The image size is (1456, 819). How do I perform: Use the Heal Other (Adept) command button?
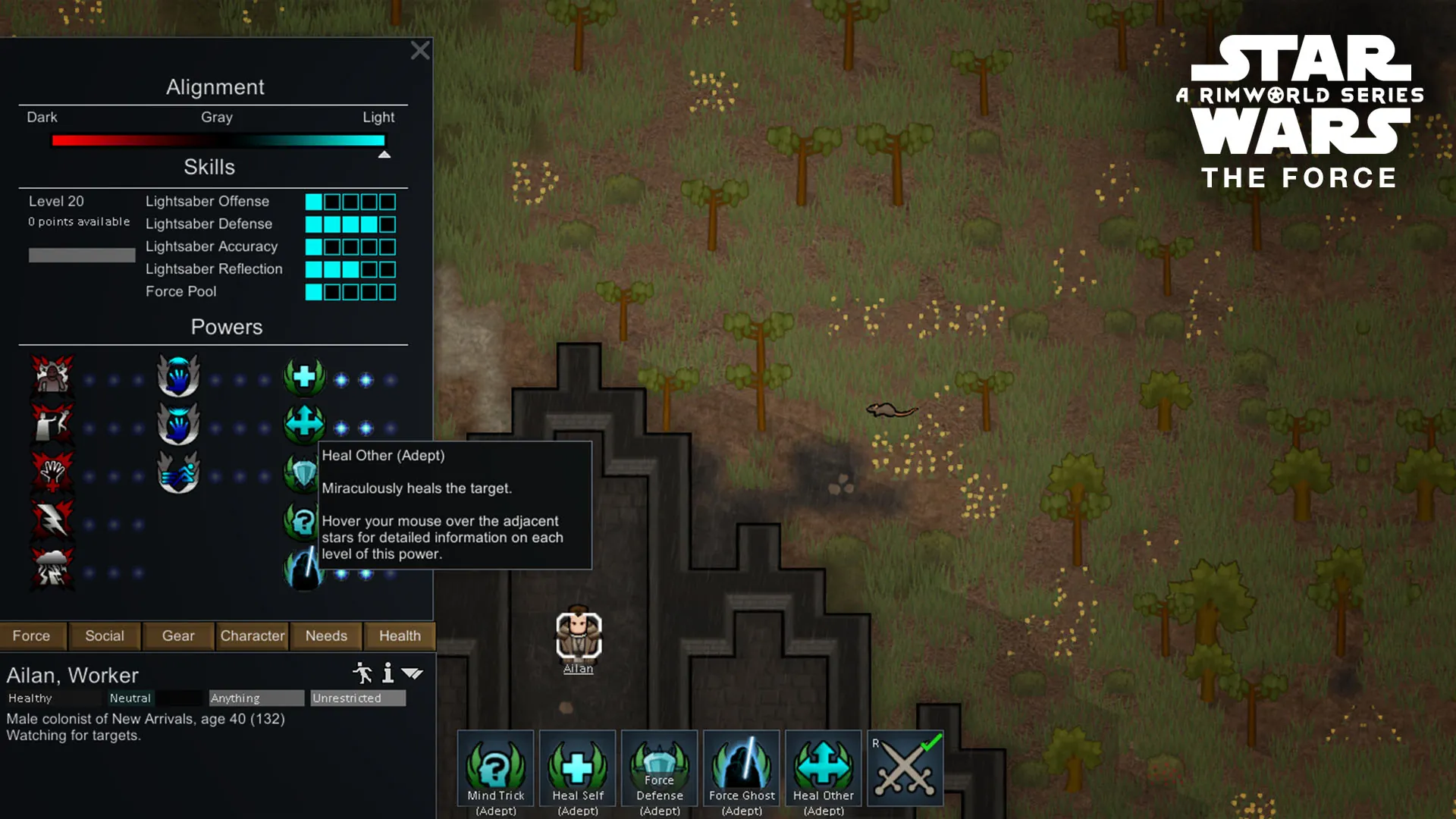[824, 768]
